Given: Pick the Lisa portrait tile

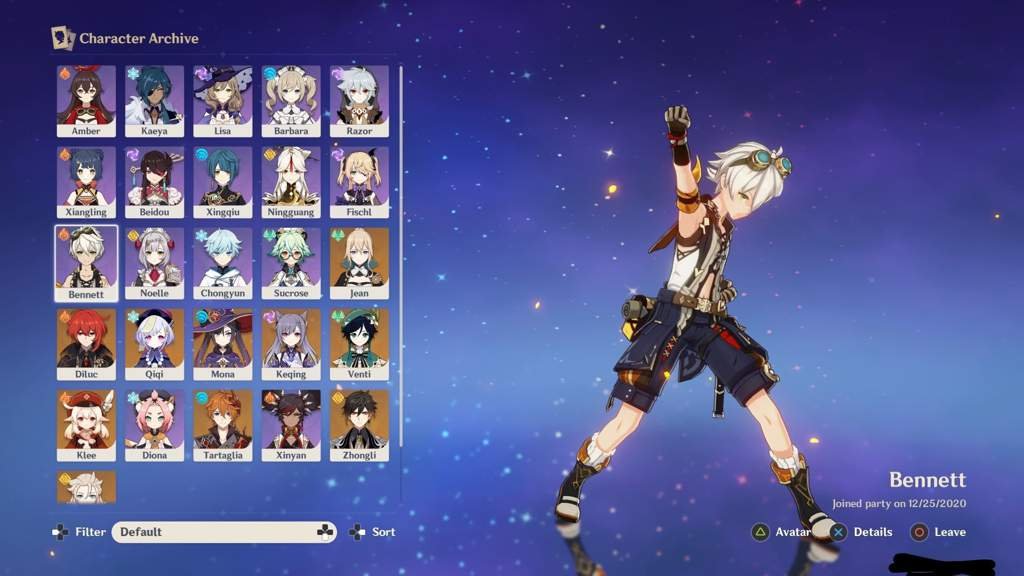Looking at the screenshot, I should pos(223,98).
